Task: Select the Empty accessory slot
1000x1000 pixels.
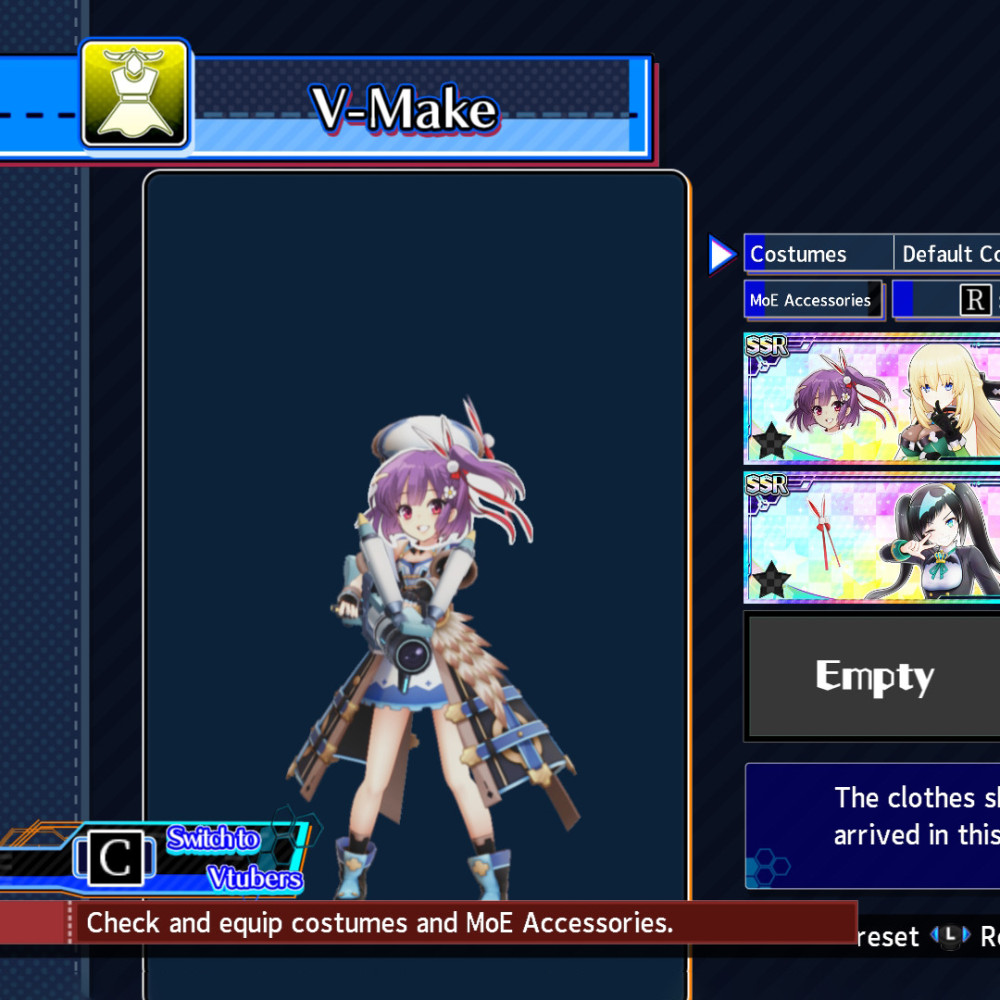Action: [x=874, y=677]
